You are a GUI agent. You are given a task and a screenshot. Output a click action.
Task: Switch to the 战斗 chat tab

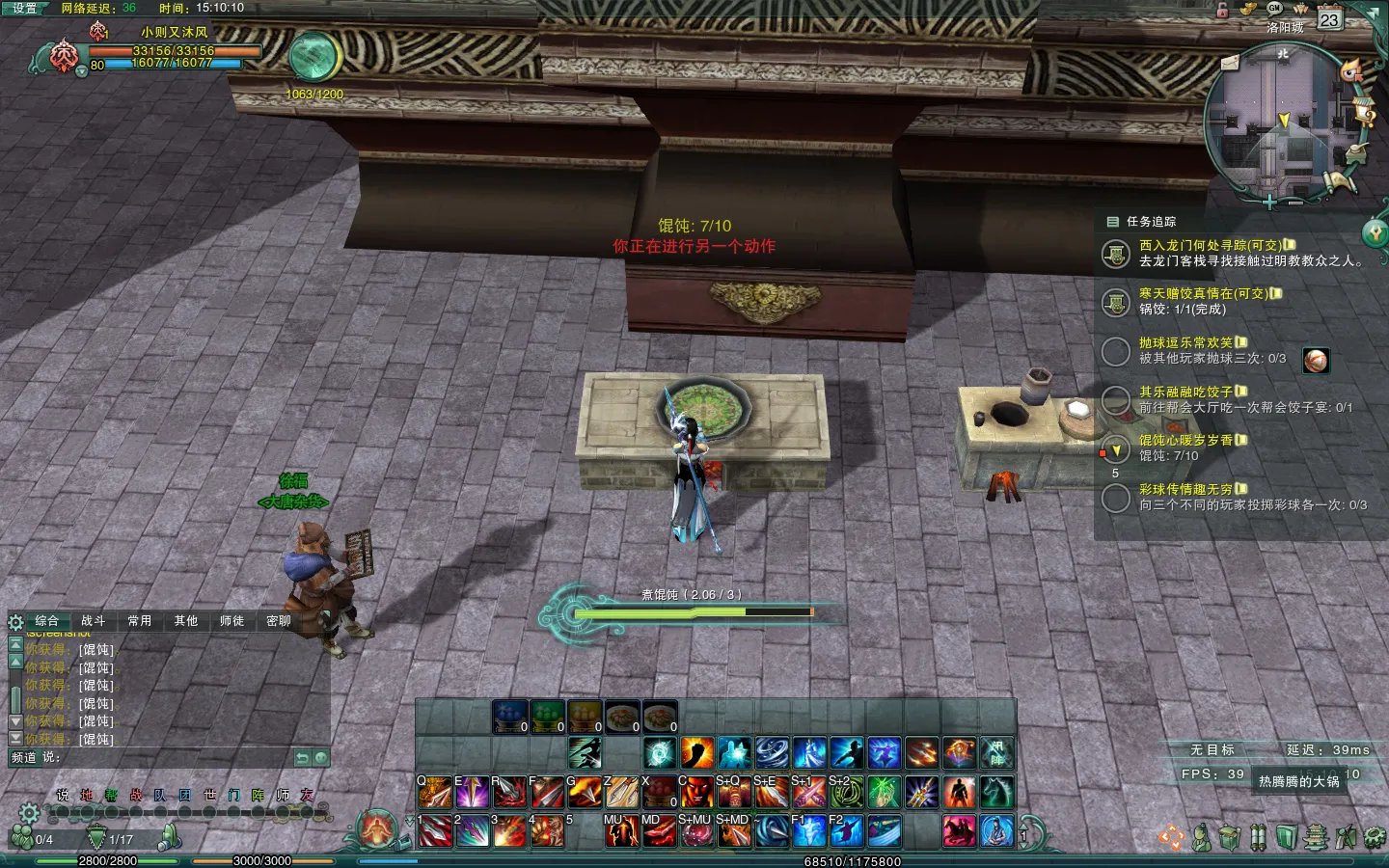pyautogui.click(x=94, y=621)
